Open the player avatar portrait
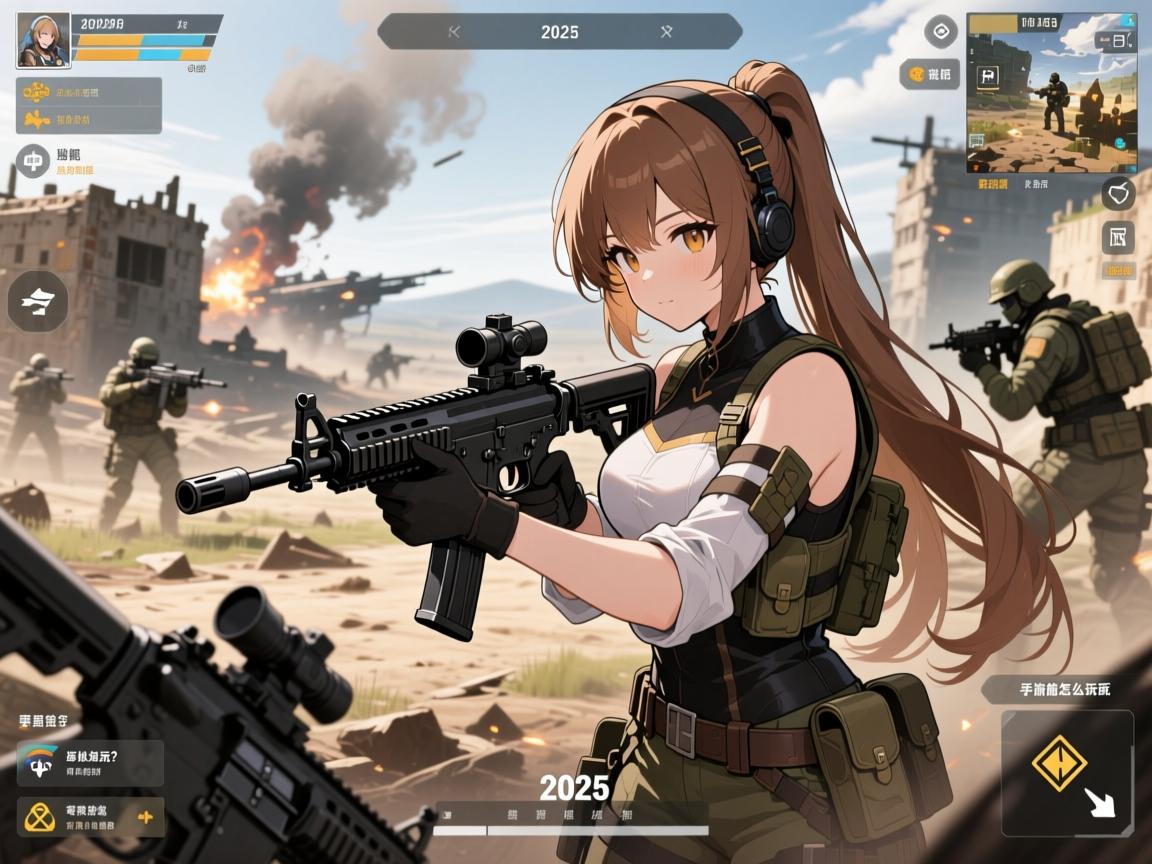The width and height of the screenshot is (1152, 864). 43,40
